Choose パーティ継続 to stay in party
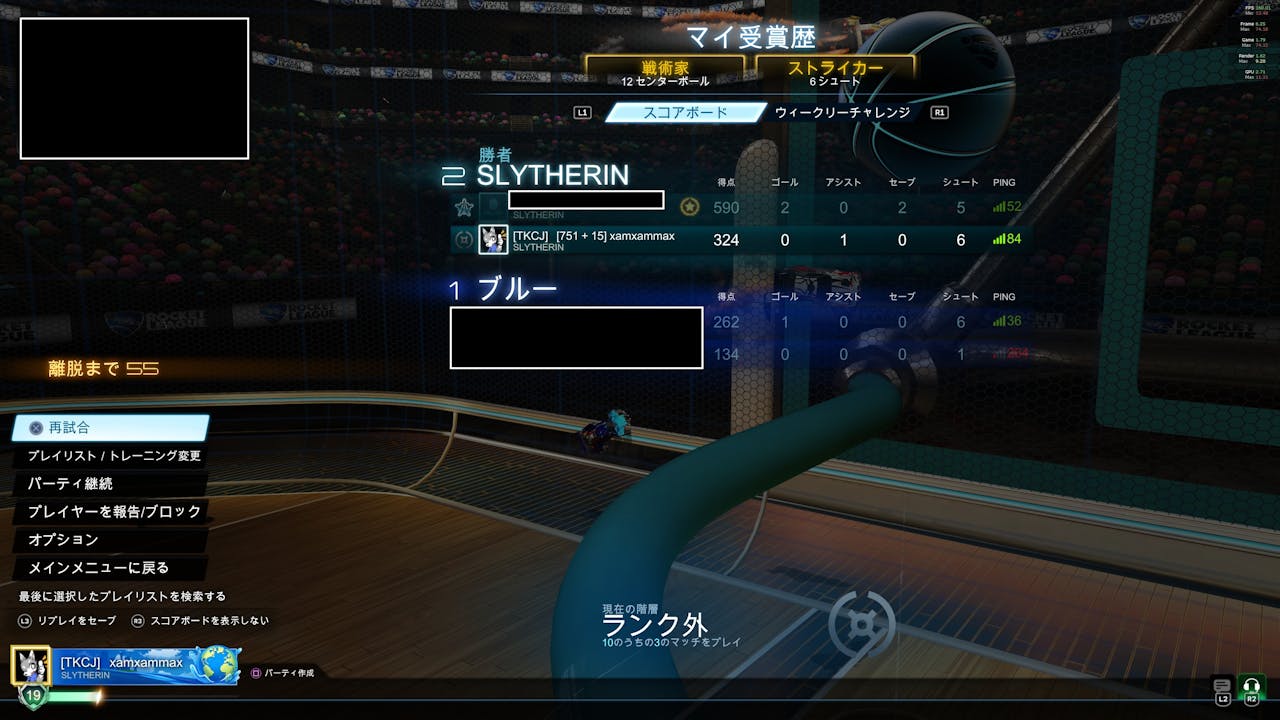1280x720 pixels. [70, 484]
